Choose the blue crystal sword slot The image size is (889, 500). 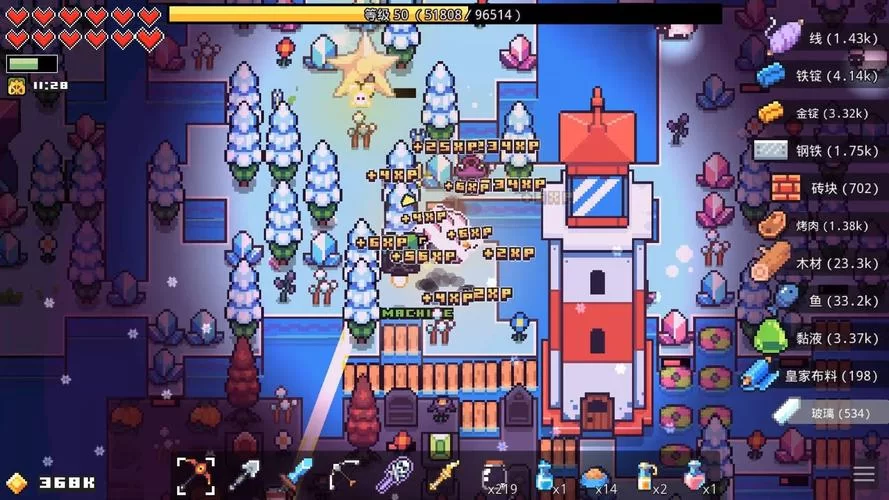click(x=296, y=474)
